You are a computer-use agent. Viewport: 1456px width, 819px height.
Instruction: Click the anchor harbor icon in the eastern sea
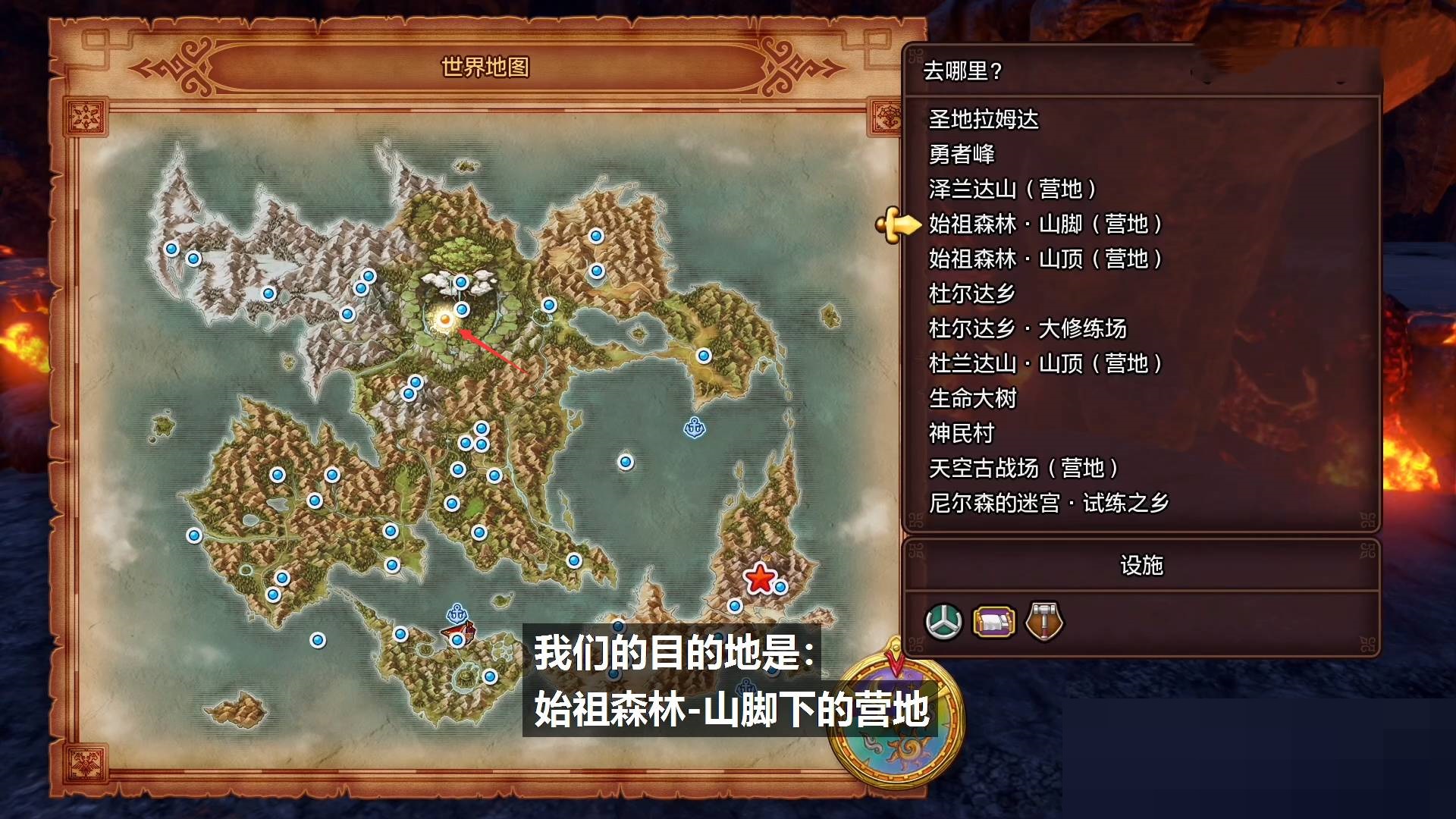point(695,428)
